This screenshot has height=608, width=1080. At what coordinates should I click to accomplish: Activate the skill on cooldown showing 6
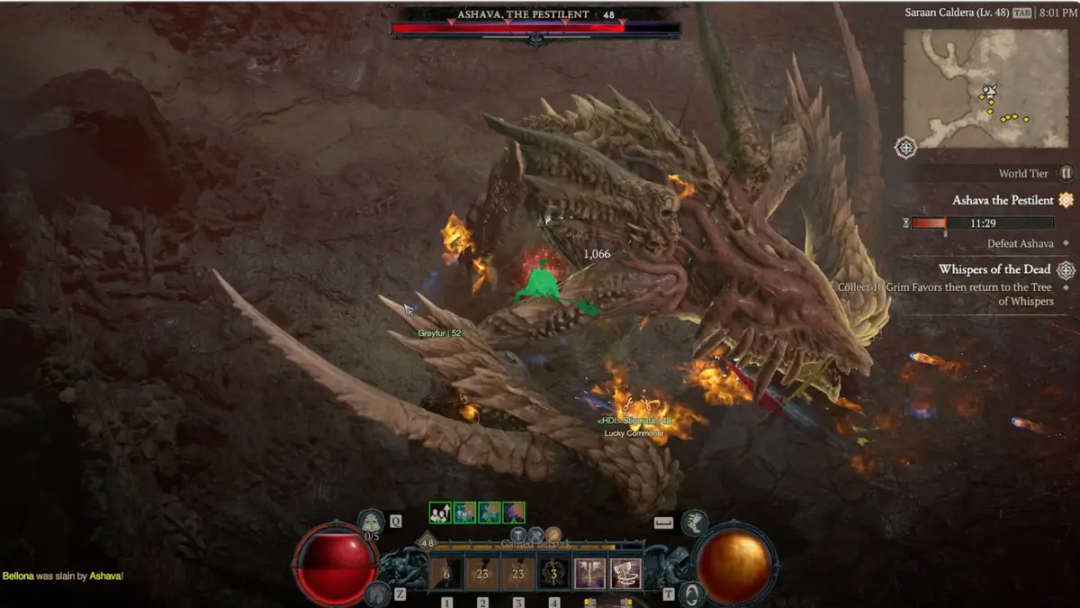click(x=446, y=573)
